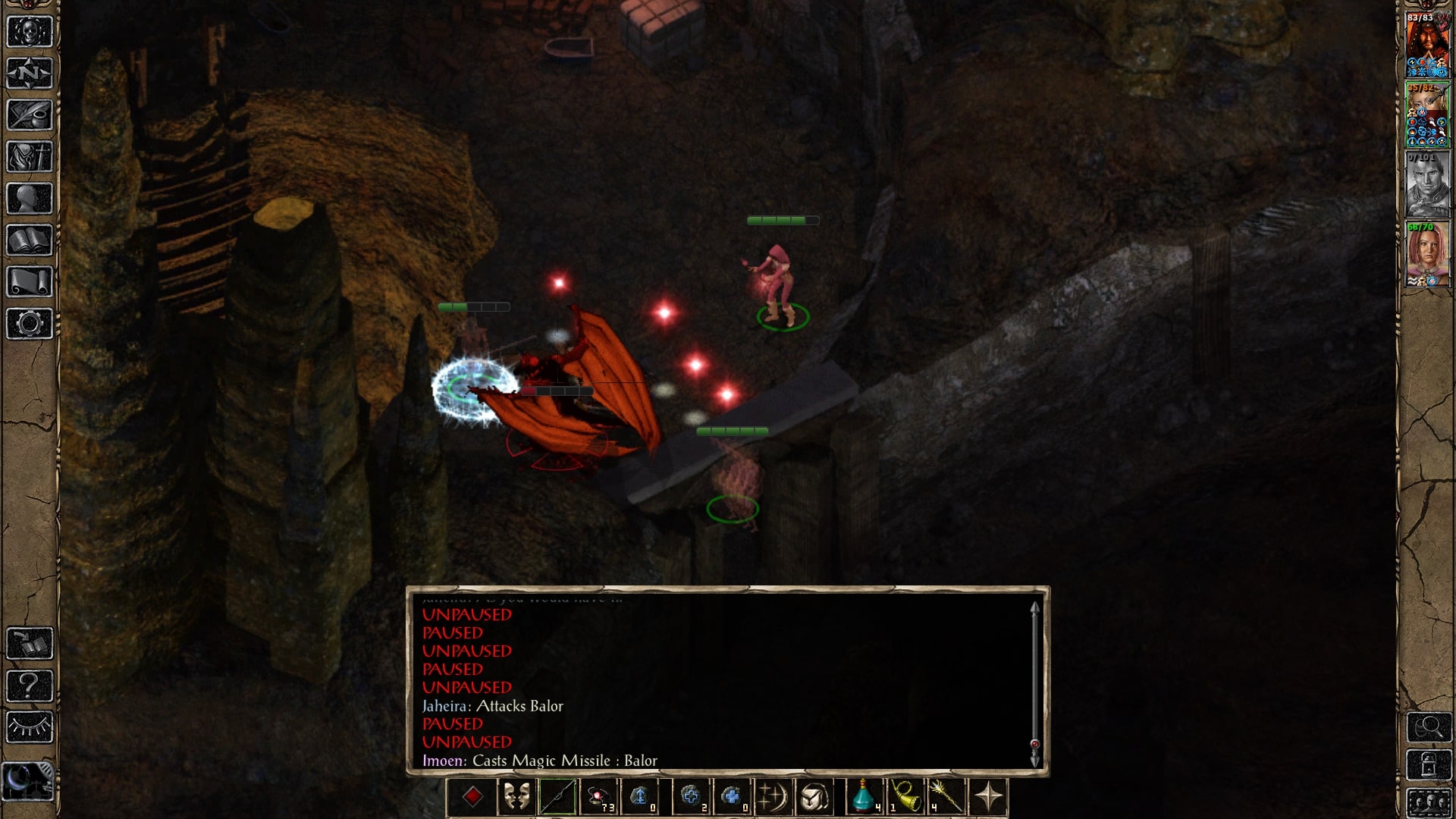Click the question mark help button

[x=30, y=686]
